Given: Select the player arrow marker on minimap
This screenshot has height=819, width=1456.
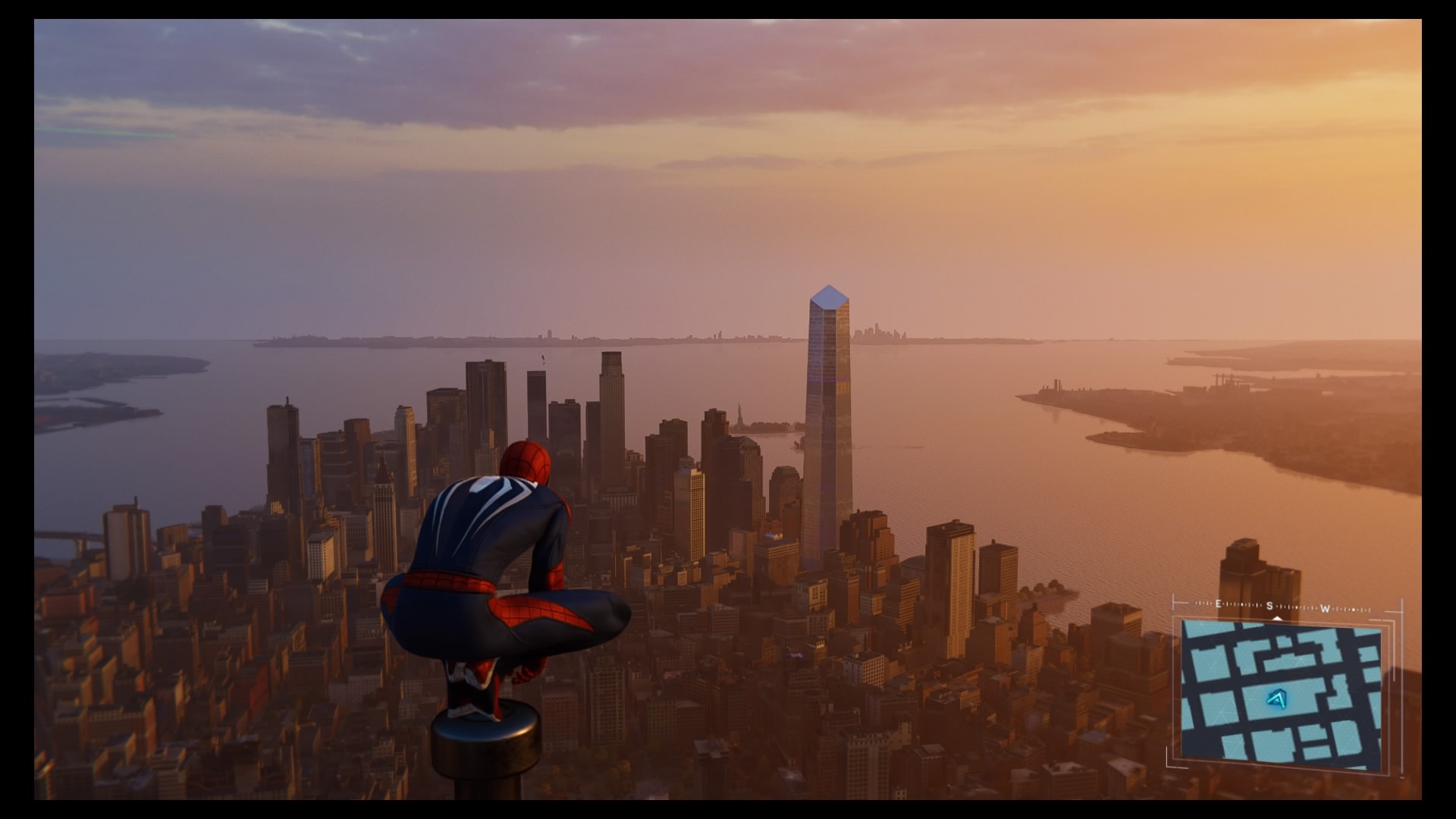Looking at the screenshot, I should [x=1277, y=699].
